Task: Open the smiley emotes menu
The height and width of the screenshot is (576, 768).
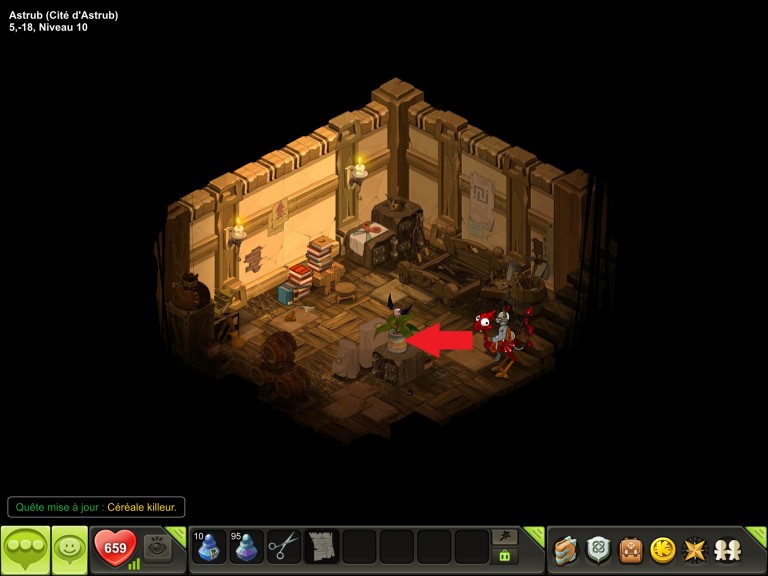Action: pyautogui.click(x=70, y=548)
